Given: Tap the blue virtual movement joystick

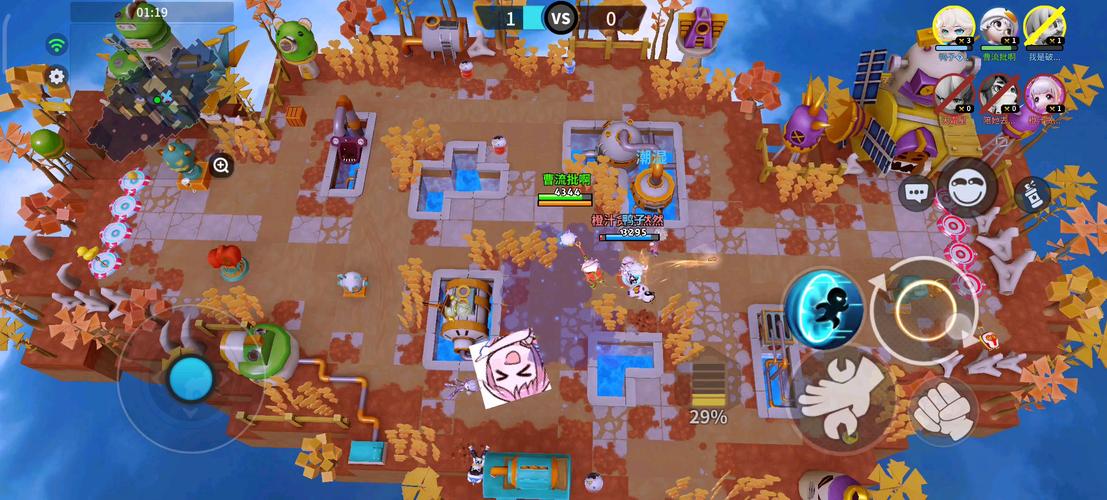Looking at the screenshot, I should (x=190, y=378).
